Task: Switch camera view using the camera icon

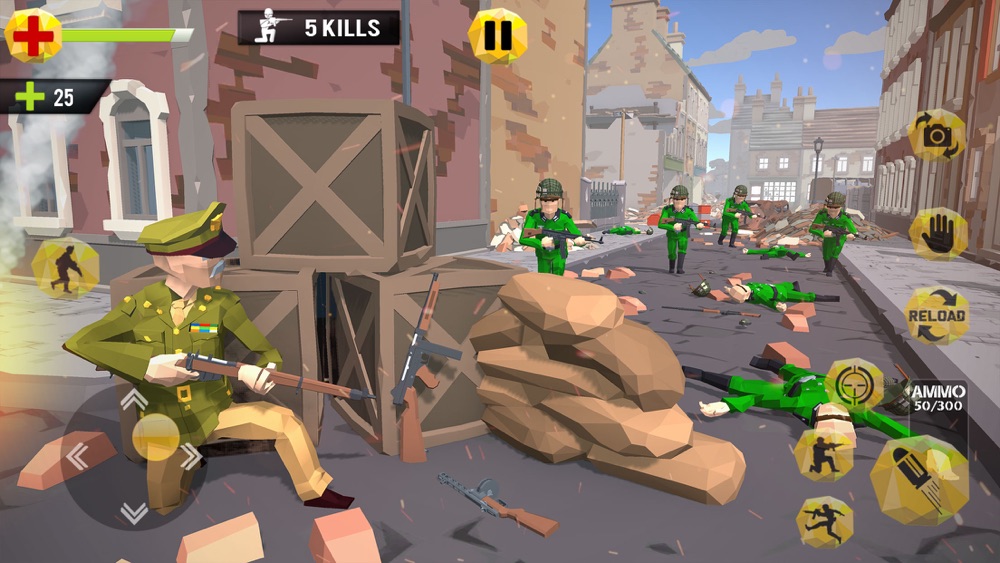Action: pos(937,136)
